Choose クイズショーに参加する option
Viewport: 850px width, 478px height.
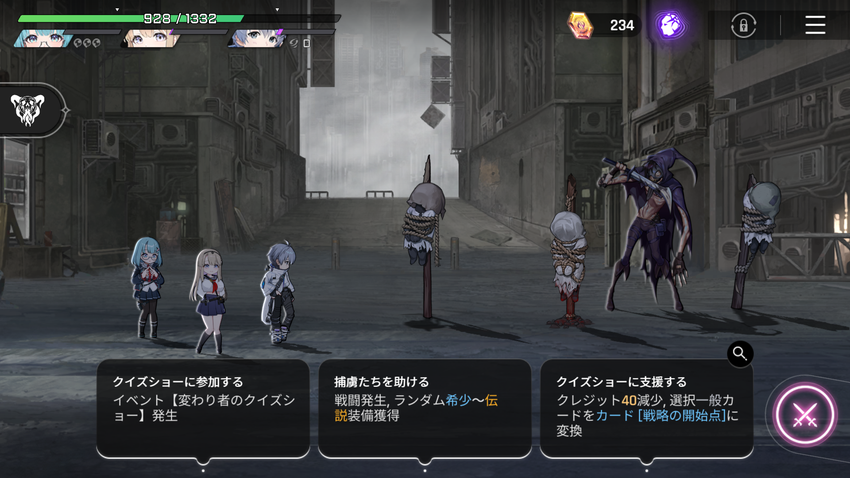[x=203, y=408]
